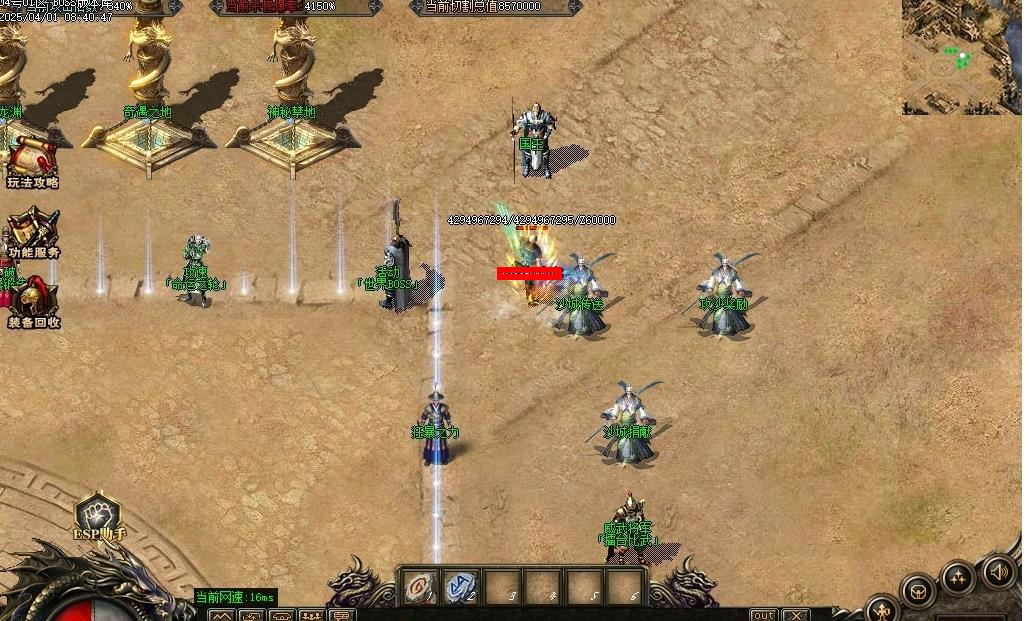This screenshot has height=621, width=1029.
Task: Click the round character figure button at bottom right
Action: point(882,608)
